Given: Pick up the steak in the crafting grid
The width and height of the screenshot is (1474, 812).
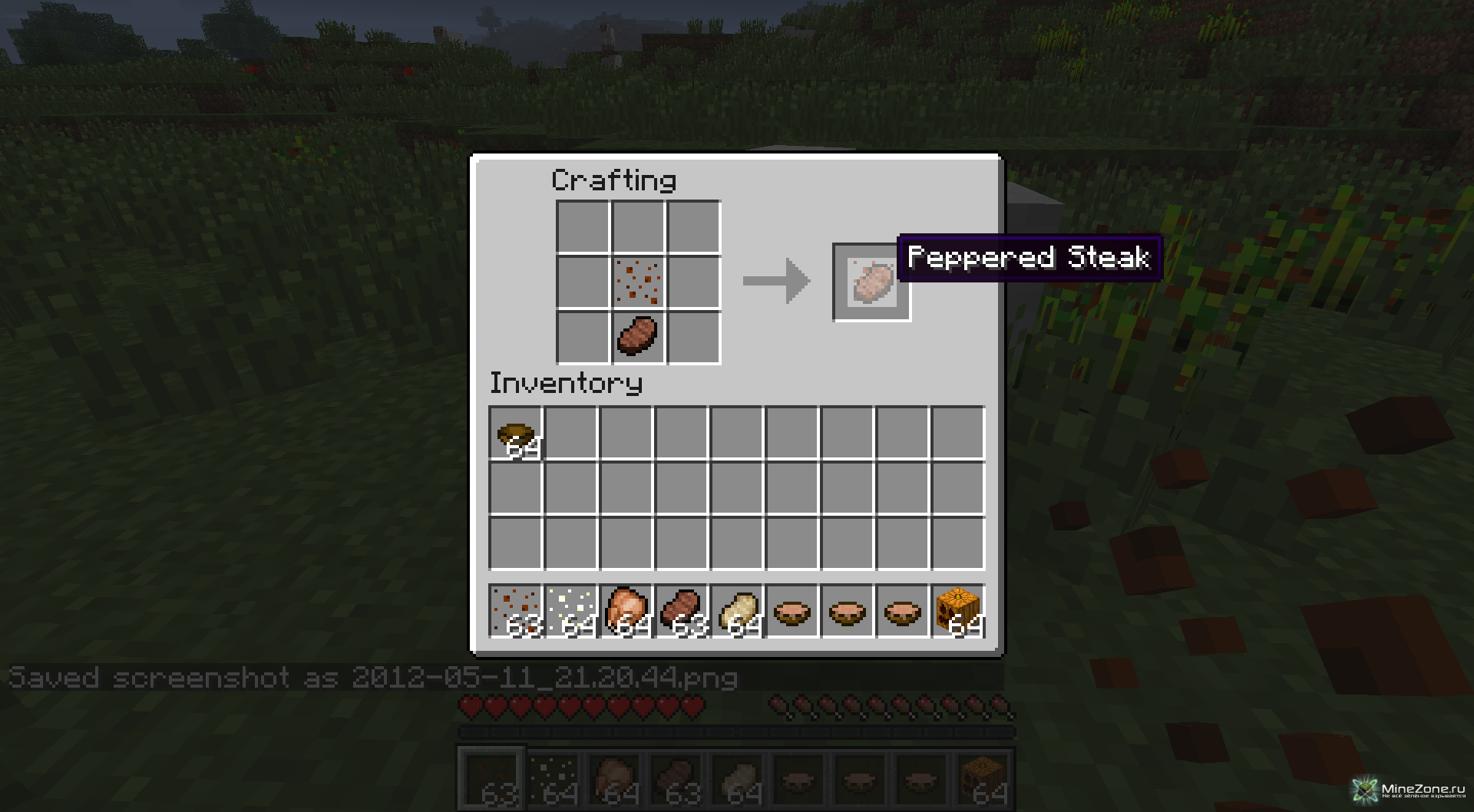Looking at the screenshot, I should 638,336.
